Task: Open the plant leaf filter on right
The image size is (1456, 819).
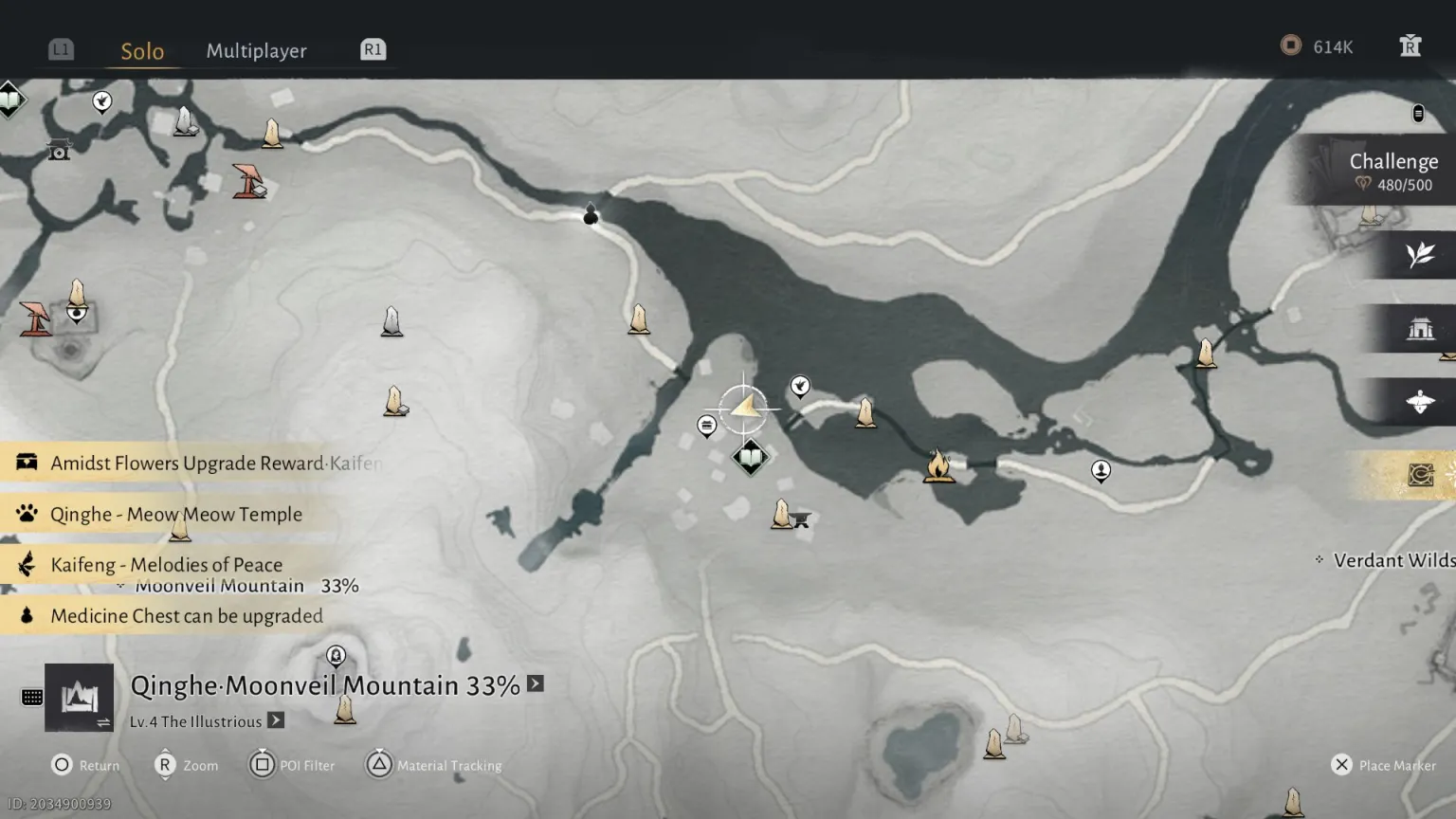Action: (x=1419, y=255)
